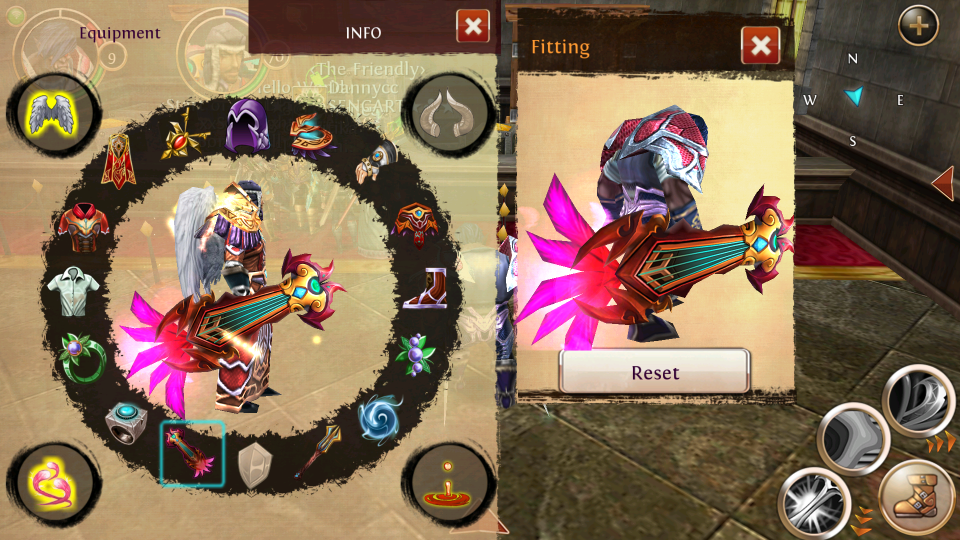Screen dimensions: 960x540
Task: Close the Fitting window
Action: (x=760, y=45)
